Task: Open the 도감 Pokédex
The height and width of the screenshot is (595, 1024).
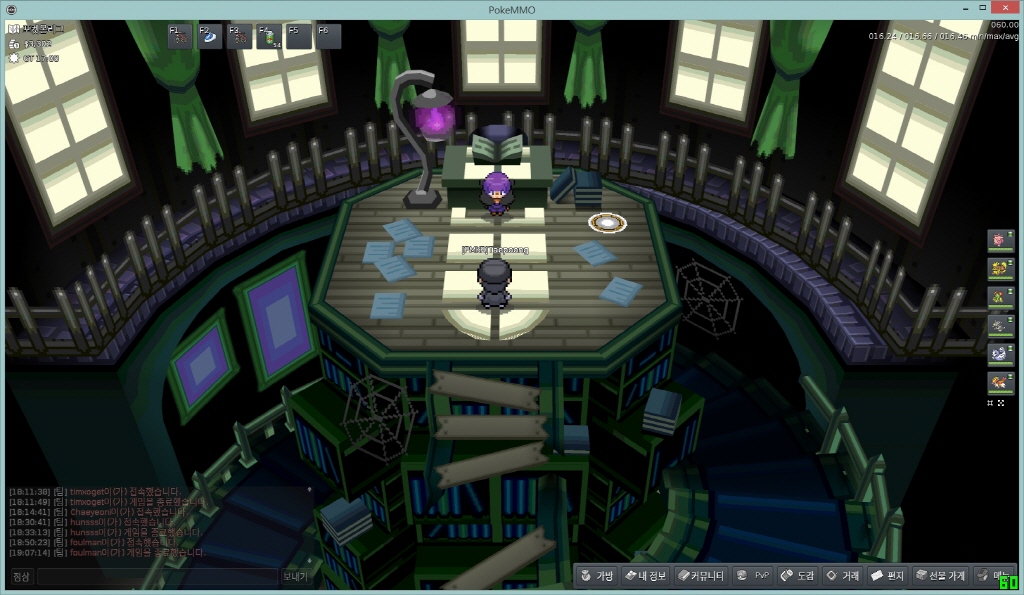Action: click(798, 576)
